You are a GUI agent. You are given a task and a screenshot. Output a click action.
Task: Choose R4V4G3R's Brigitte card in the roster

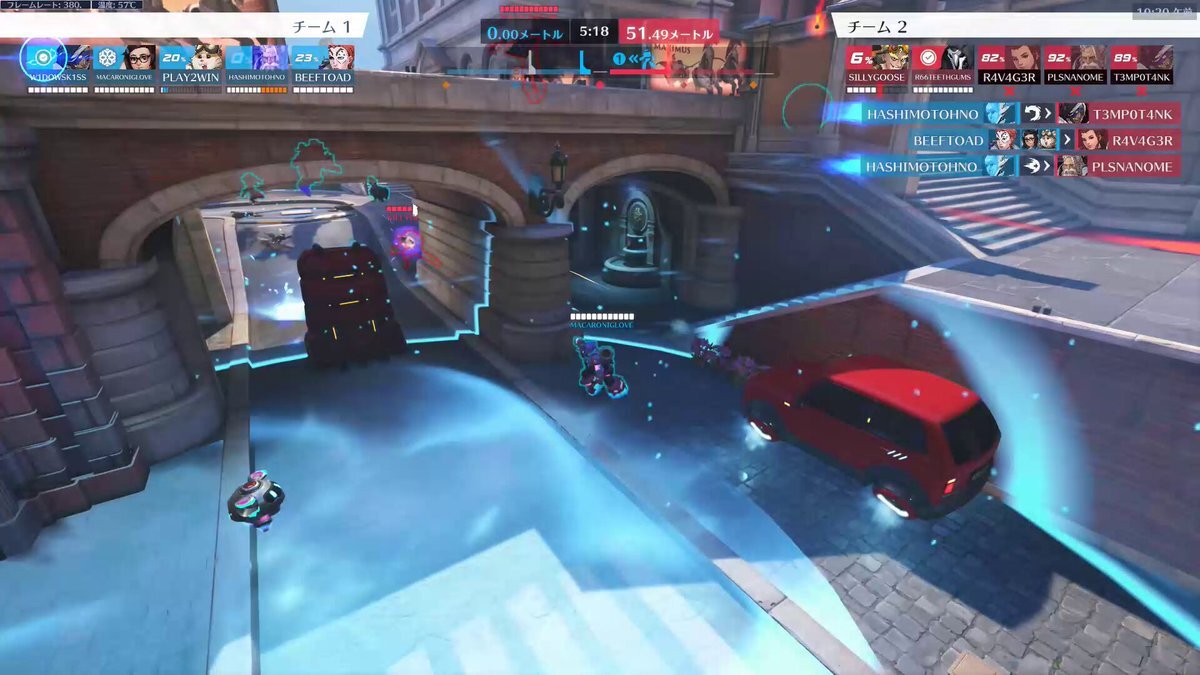[1008, 65]
